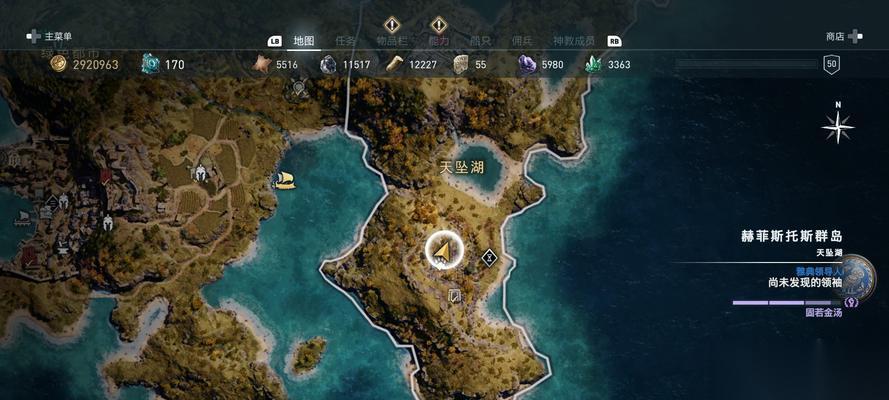Switch to the 能力 abilities tab
889x400 pixels.
(x=438, y=41)
